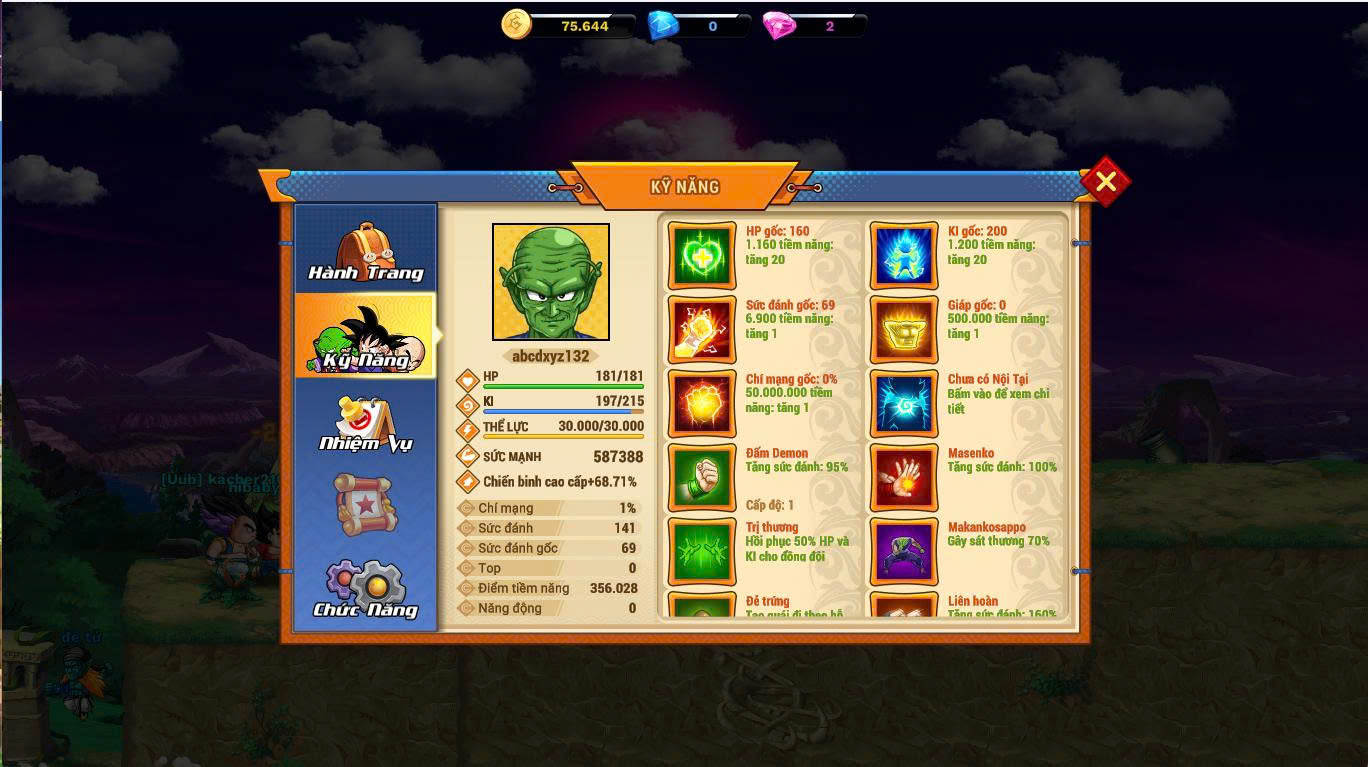Image resolution: width=1368 pixels, height=767 pixels.
Task: Switch to the Chức Năng tab
Action: [x=366, y=589]
